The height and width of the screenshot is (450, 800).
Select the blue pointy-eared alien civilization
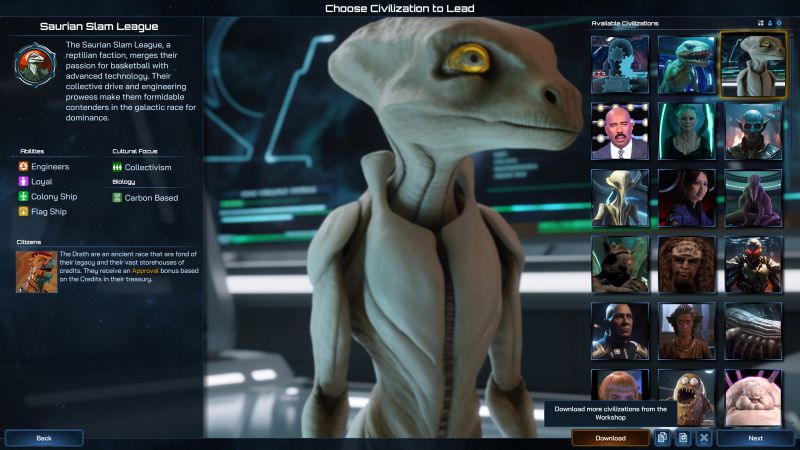(752, 131)
